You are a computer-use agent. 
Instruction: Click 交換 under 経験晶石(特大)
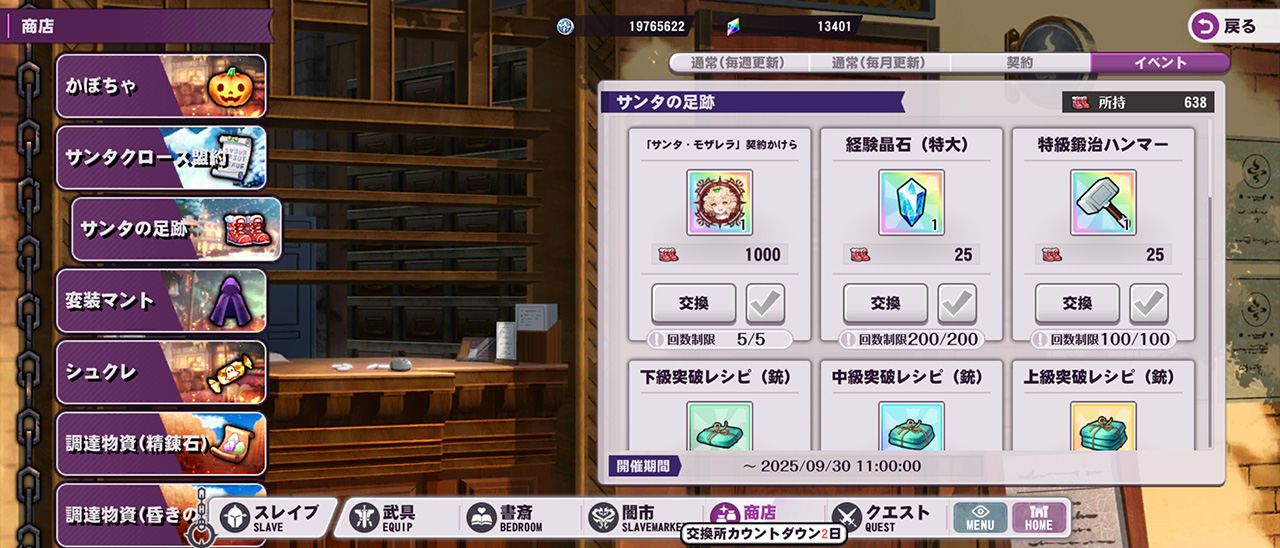(x=885, y=303)
